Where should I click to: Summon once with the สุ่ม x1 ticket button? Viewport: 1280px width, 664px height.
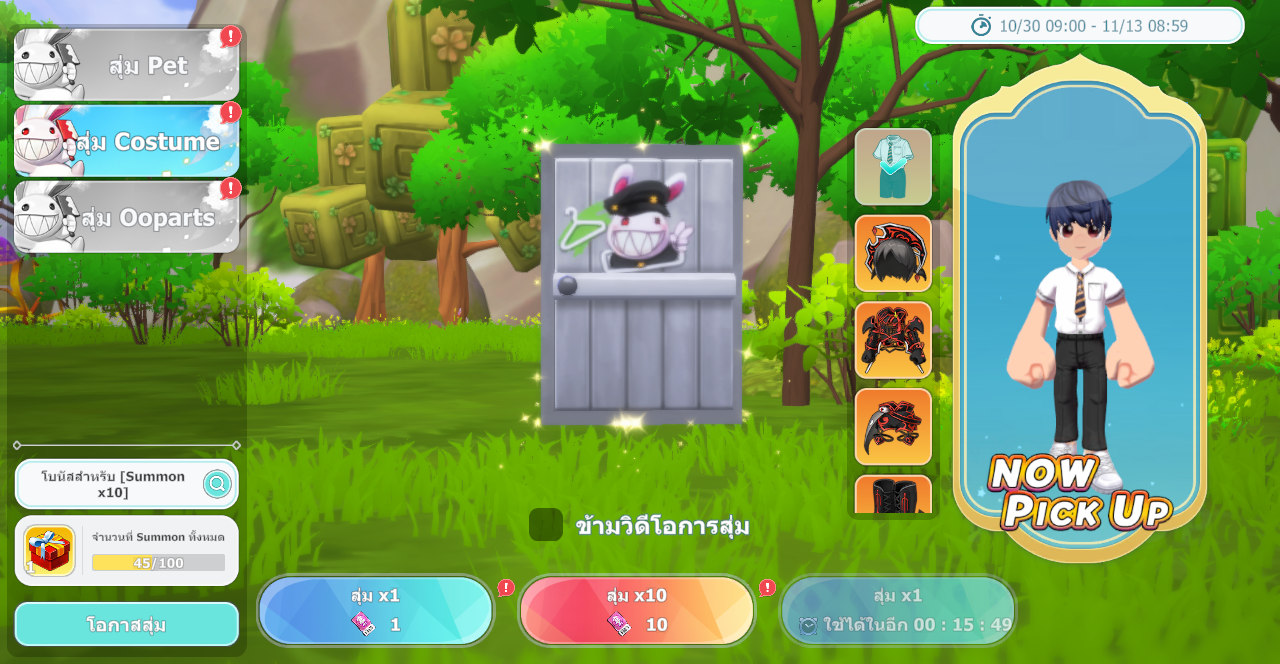(376, 611)
